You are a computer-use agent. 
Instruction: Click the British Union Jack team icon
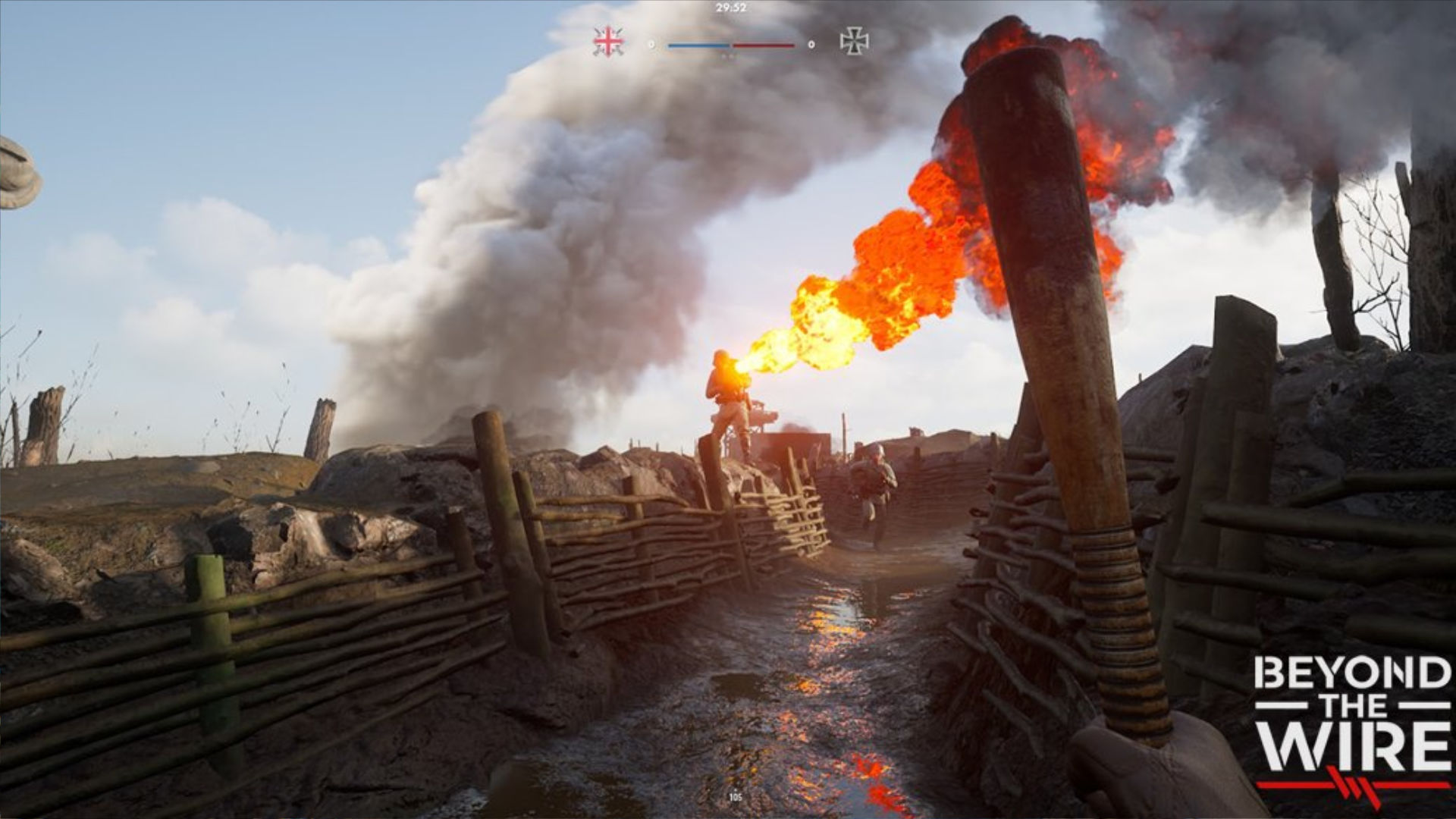point(608,42)
